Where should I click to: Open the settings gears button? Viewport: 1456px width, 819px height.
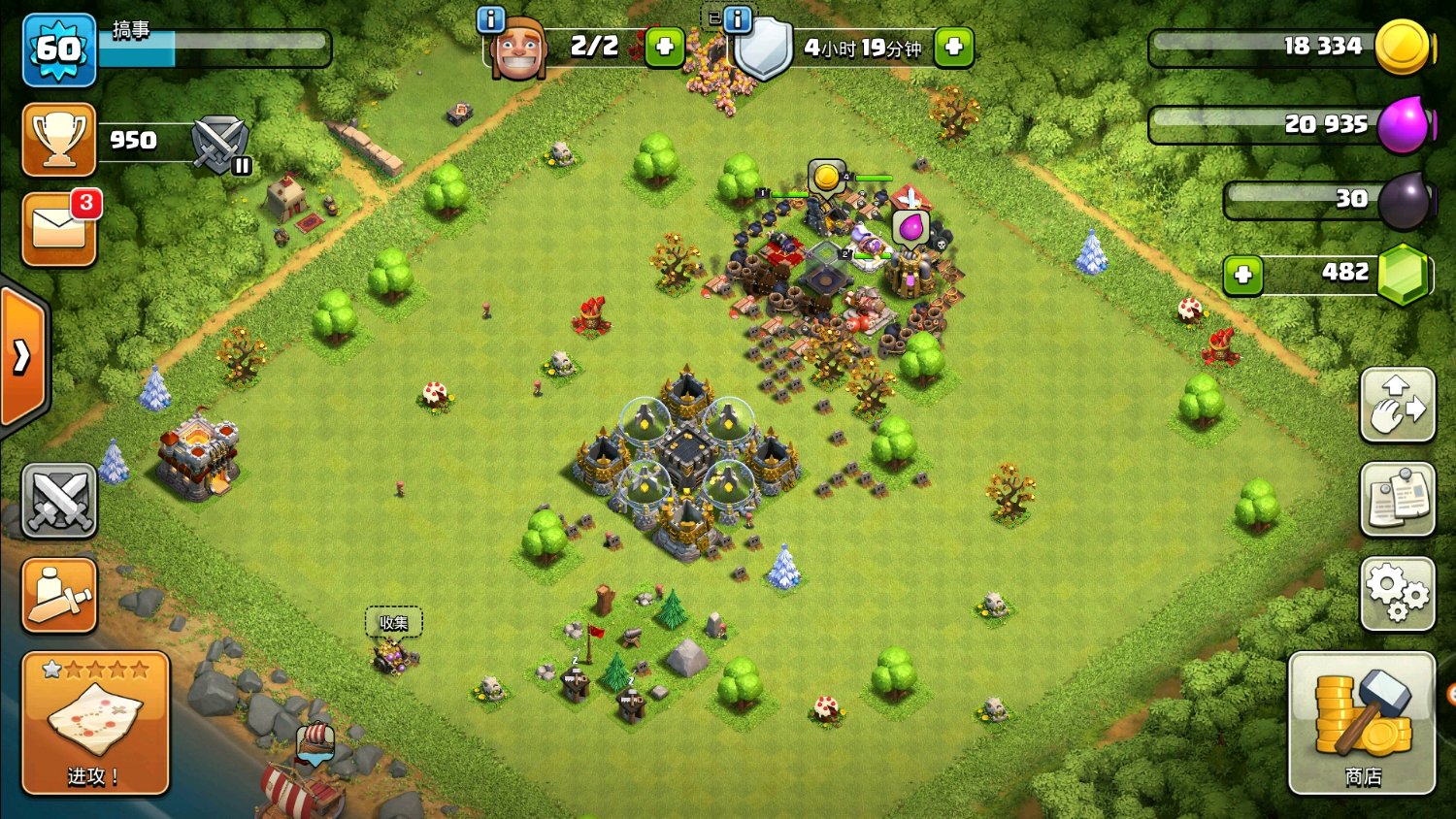point(1398,593)
